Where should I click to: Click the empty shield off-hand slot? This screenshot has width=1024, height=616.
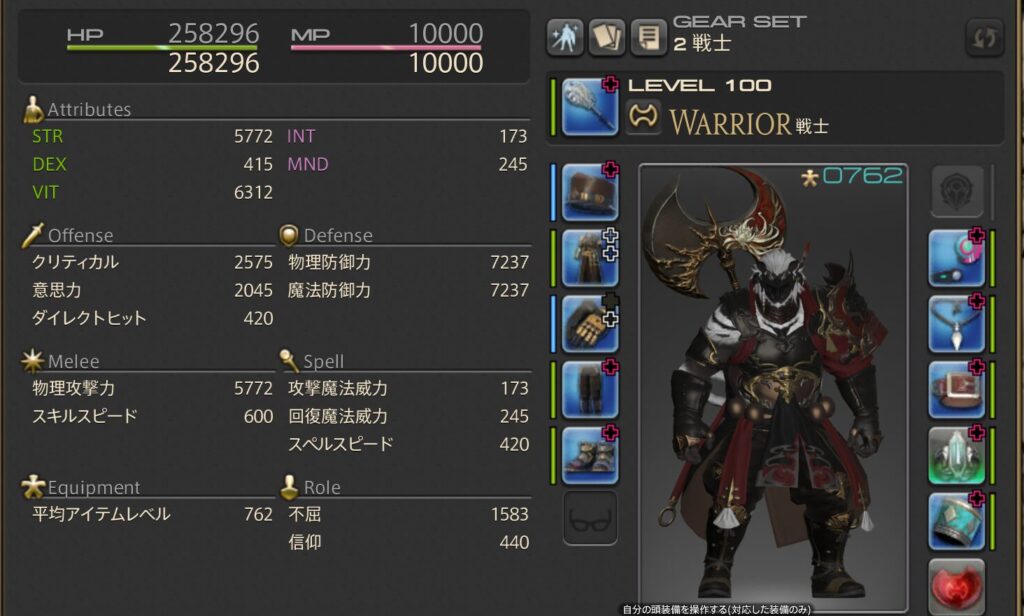click(x=957, y=192)
